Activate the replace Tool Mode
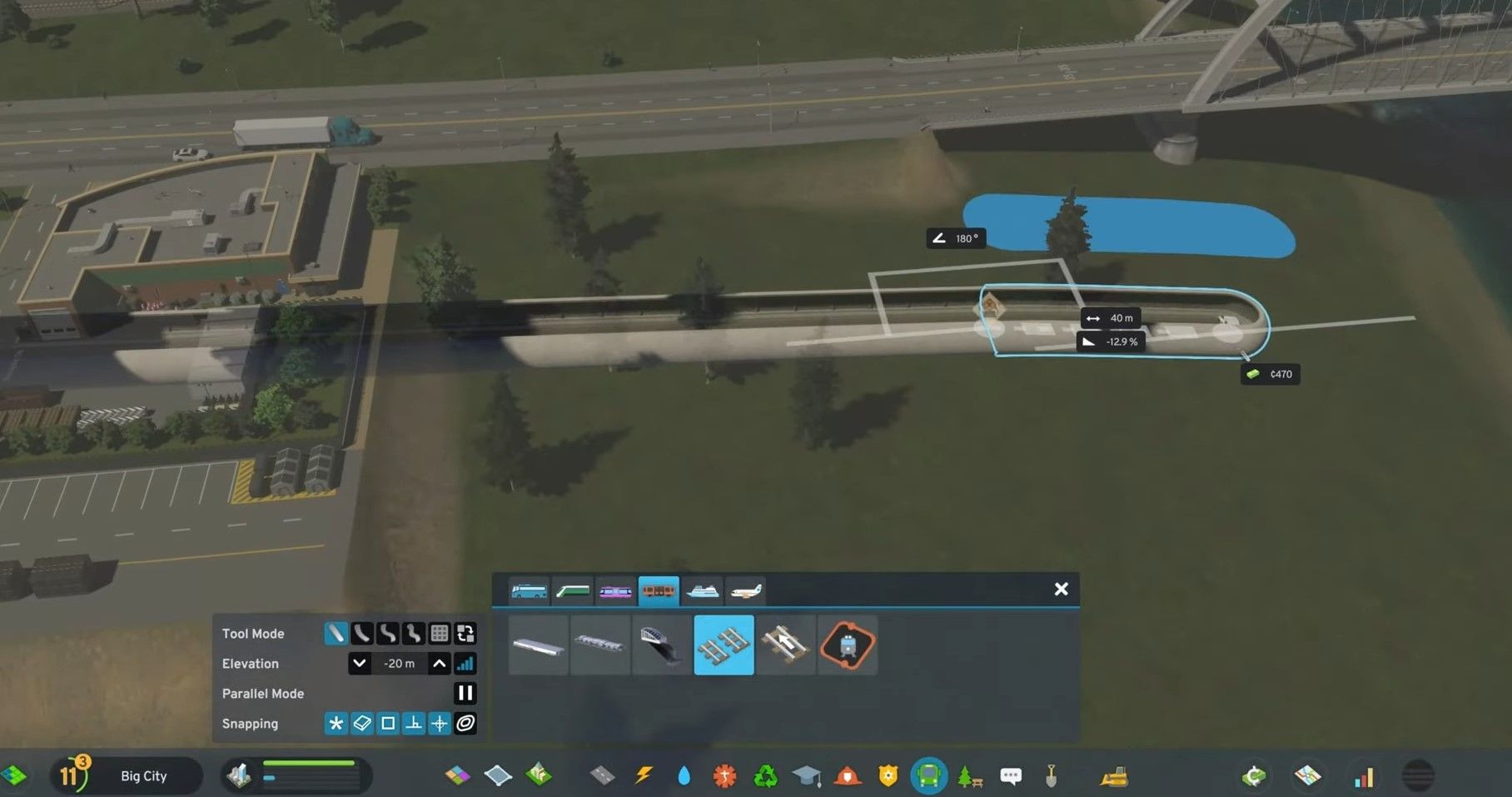Screen dimensions: 1512x797 pos(465,634)
